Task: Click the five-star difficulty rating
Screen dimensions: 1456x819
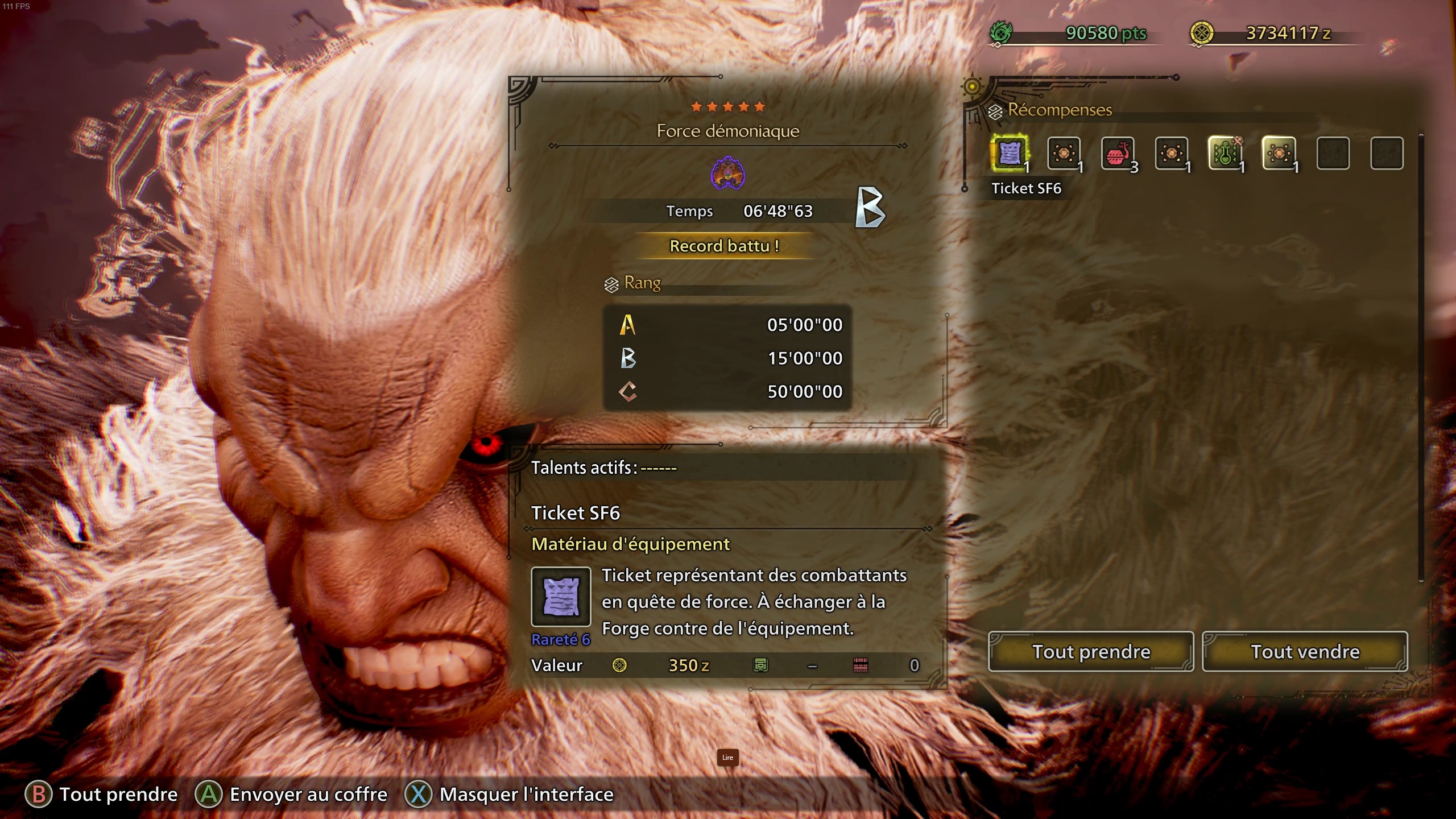Action: pos(727,105)
